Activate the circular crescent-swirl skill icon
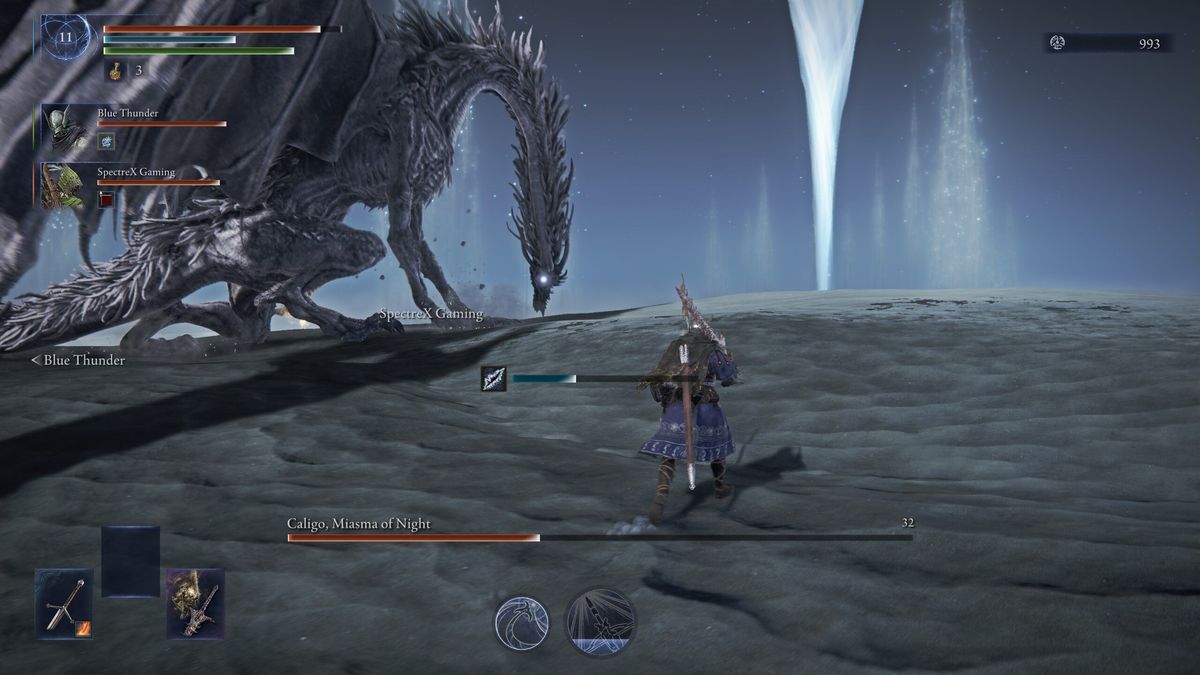Image resolution: width=1200 pixels, height=675 pixels. [522, 622]
